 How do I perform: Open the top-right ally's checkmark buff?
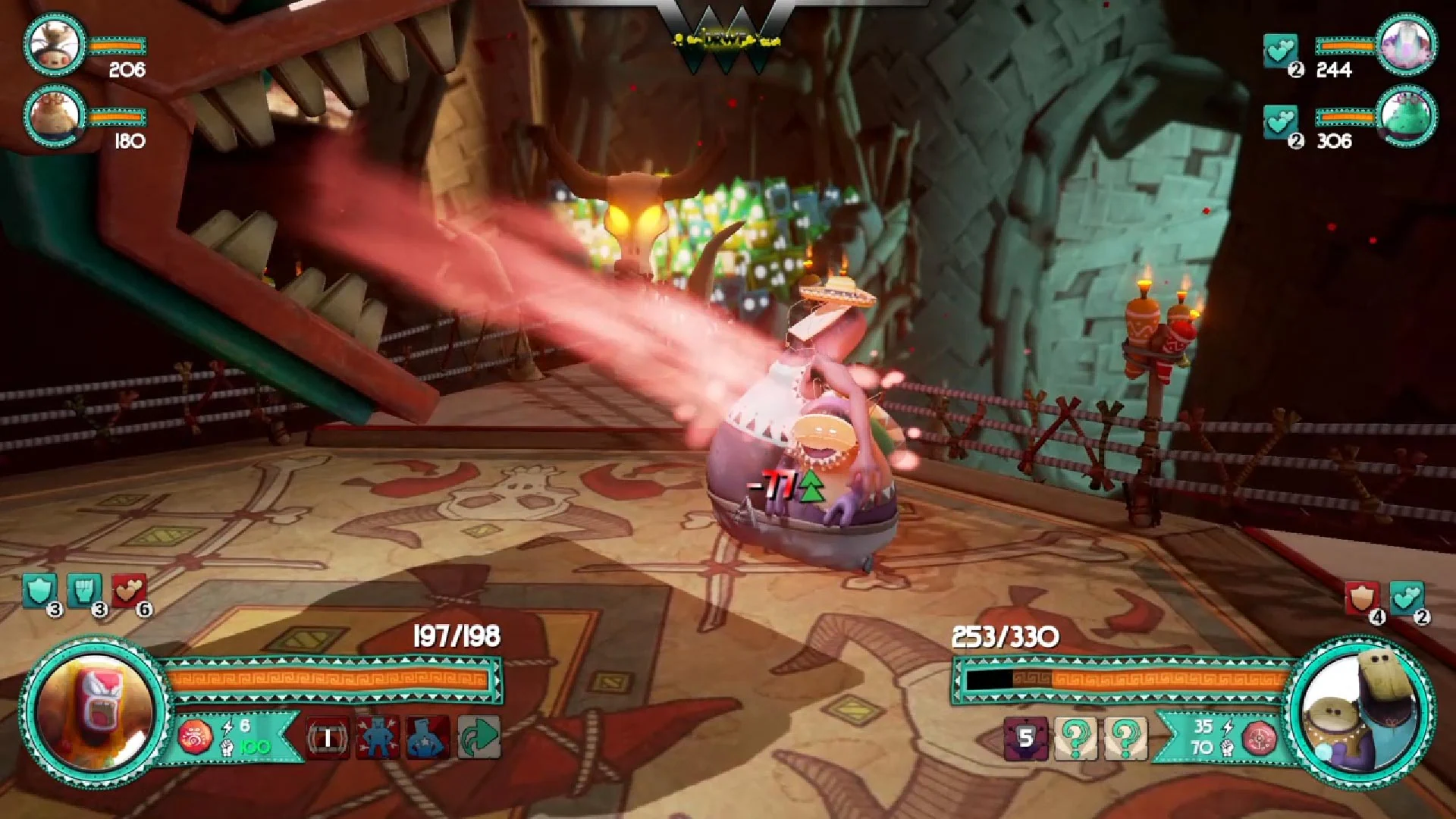[1282, 50]
